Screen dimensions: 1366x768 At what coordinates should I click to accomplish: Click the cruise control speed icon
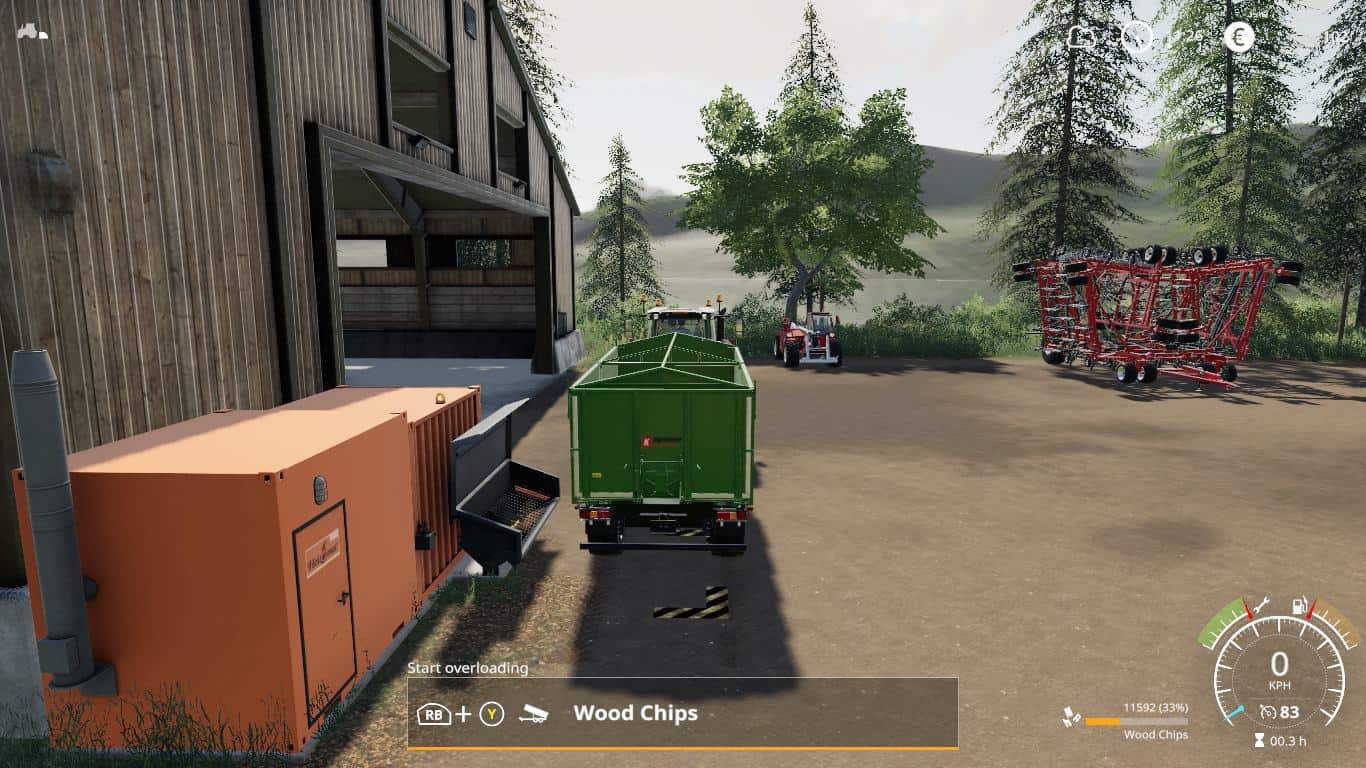[x=1269, y=712]
